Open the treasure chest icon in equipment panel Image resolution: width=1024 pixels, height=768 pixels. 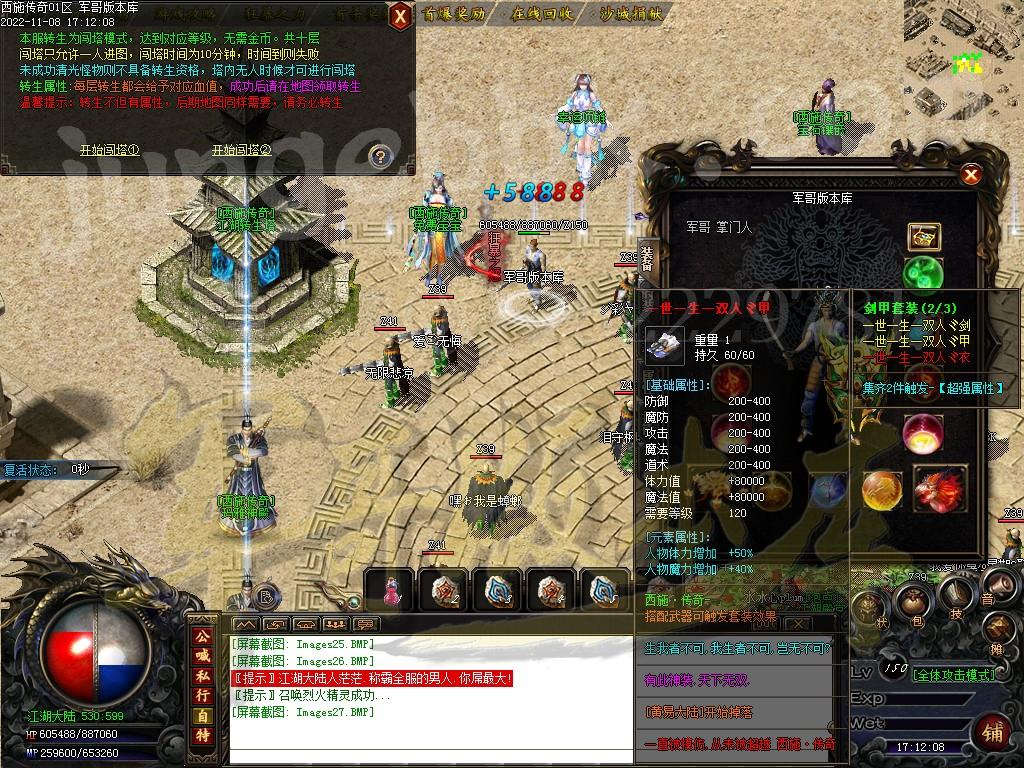tap(923, 237)
